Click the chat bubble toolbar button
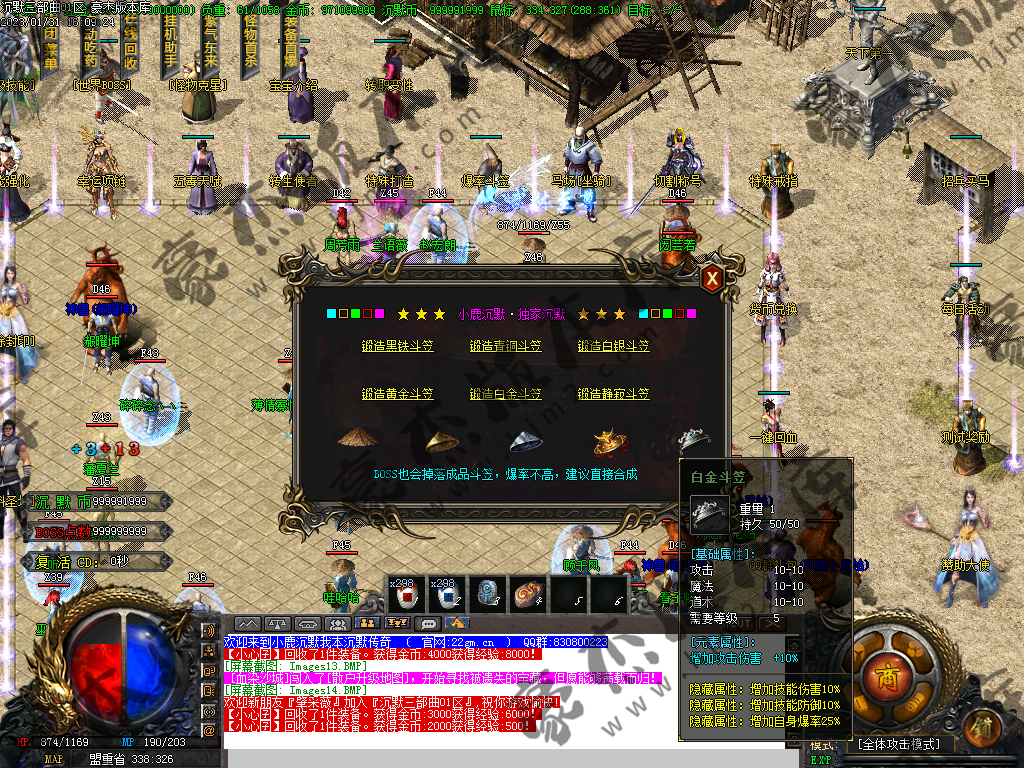The image size is (1024, 768). [429, 623]
